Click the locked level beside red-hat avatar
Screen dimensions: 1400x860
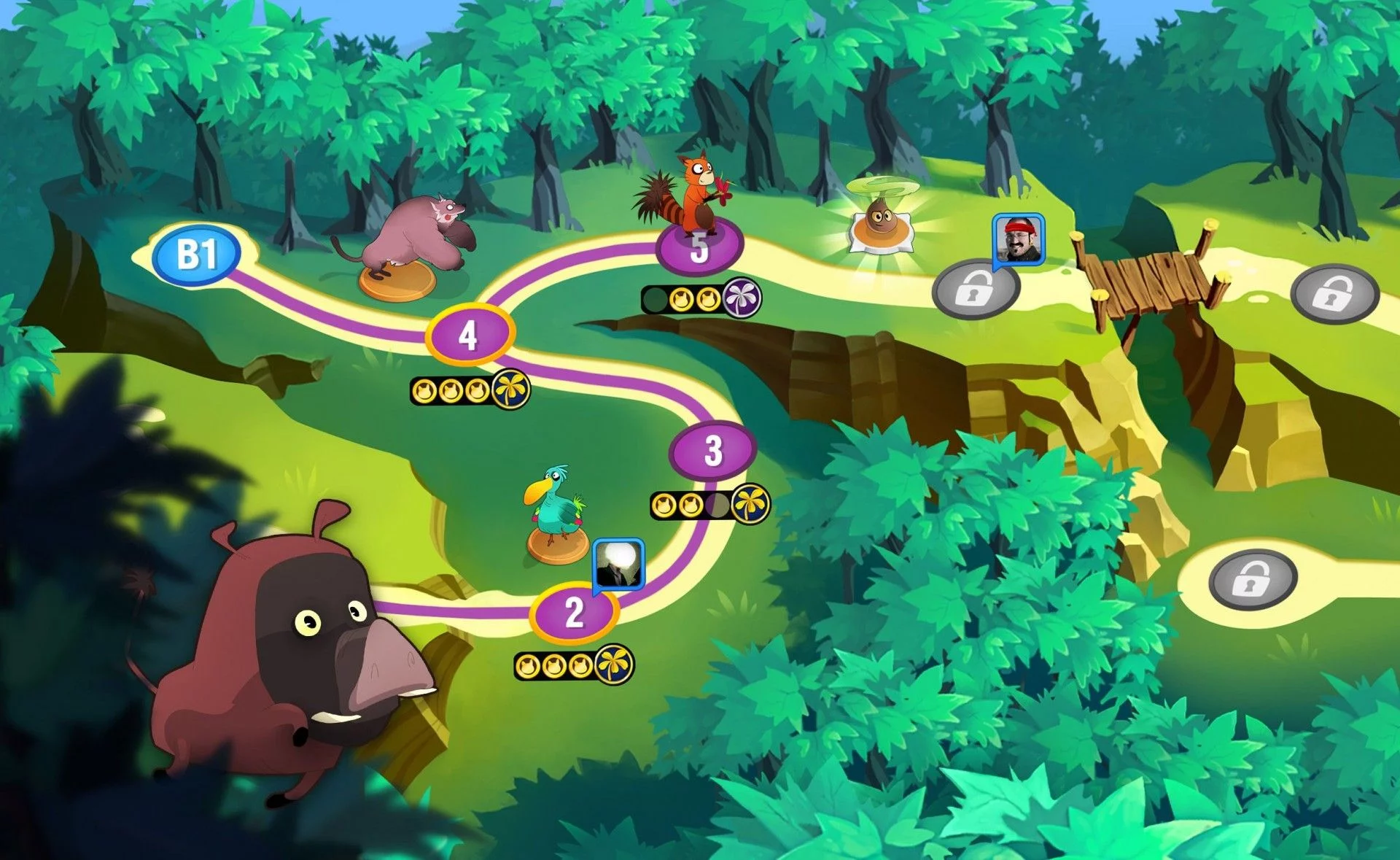(974, 291)
